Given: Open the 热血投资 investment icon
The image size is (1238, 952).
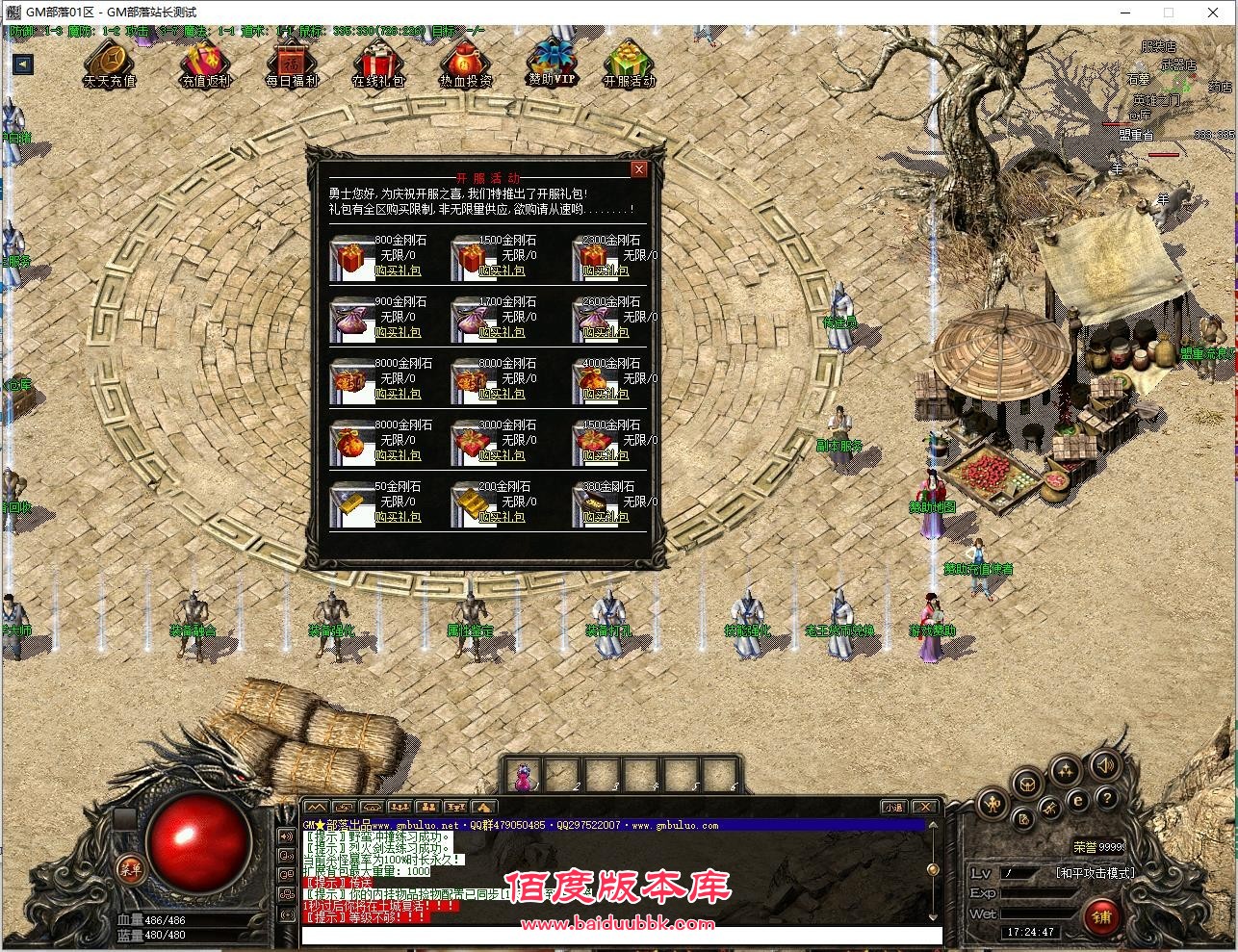Looking at the screenshot, I should (x=466, y=64).
